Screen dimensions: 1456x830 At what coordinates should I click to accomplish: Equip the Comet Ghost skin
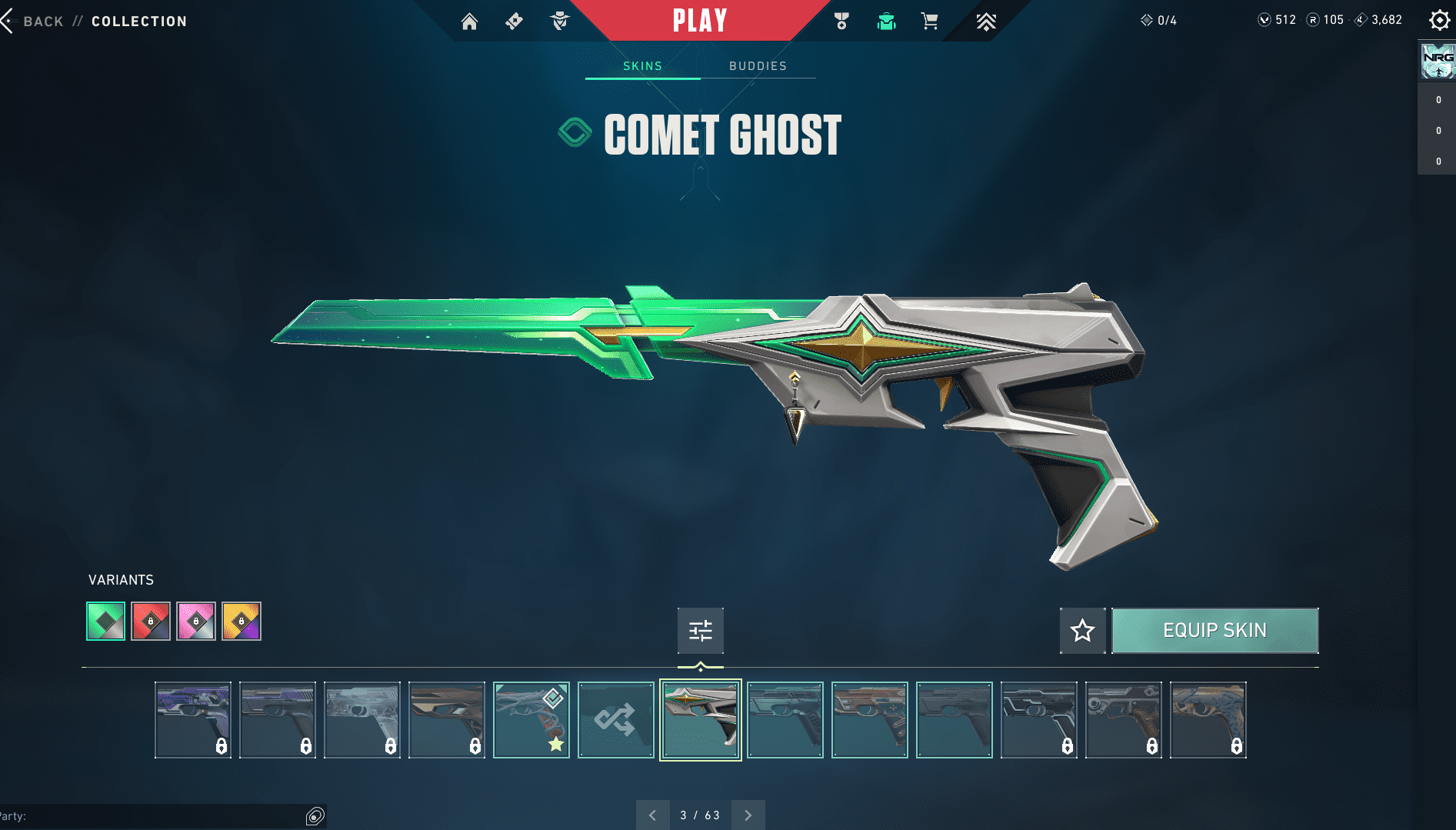click(1214, 631)
